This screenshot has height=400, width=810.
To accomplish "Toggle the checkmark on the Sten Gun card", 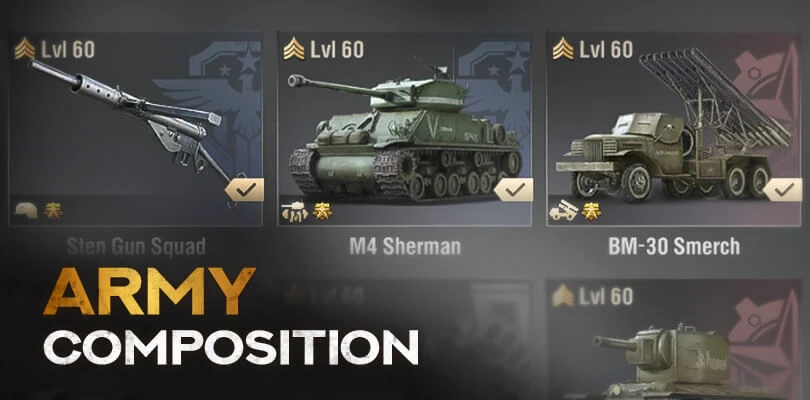I will [x=244, y=188].
